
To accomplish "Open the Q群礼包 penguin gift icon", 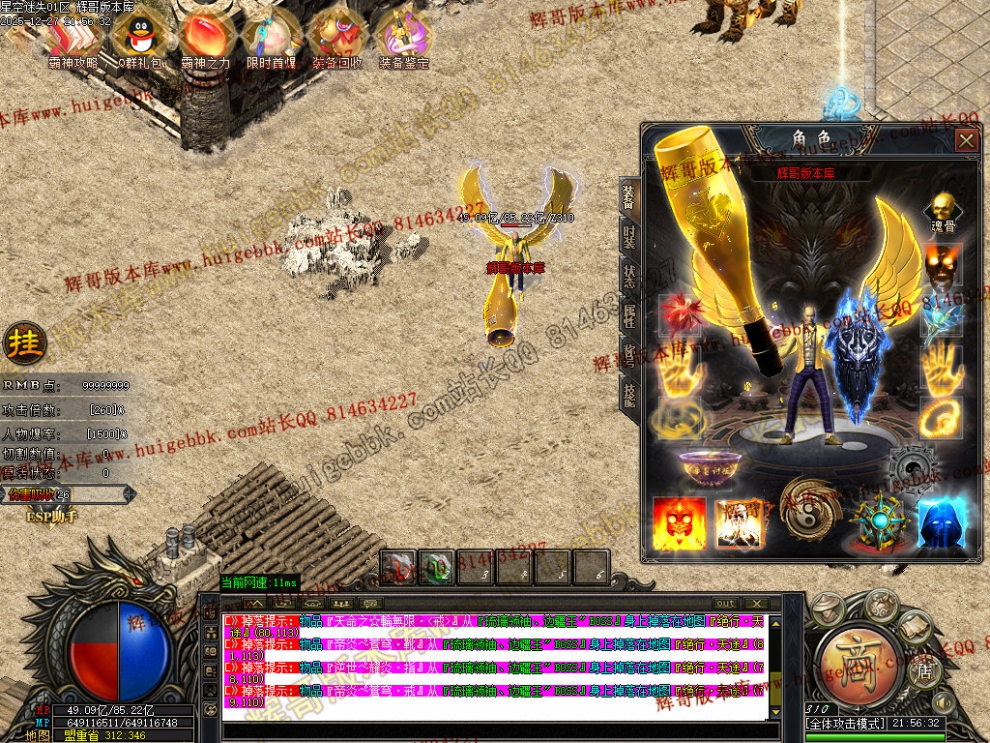I will [138, 37].
